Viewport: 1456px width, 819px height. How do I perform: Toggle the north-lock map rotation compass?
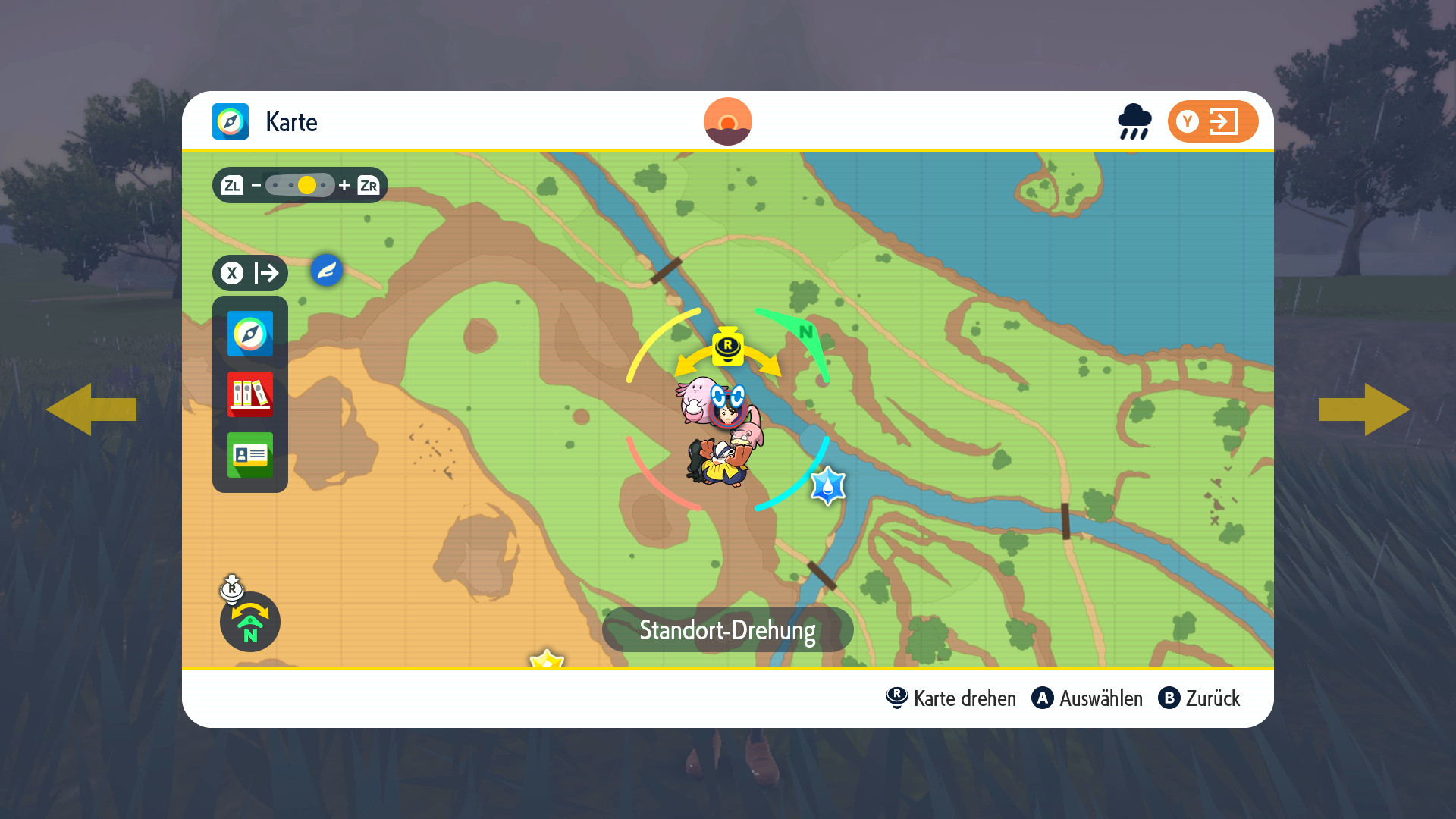click(249, 622)
